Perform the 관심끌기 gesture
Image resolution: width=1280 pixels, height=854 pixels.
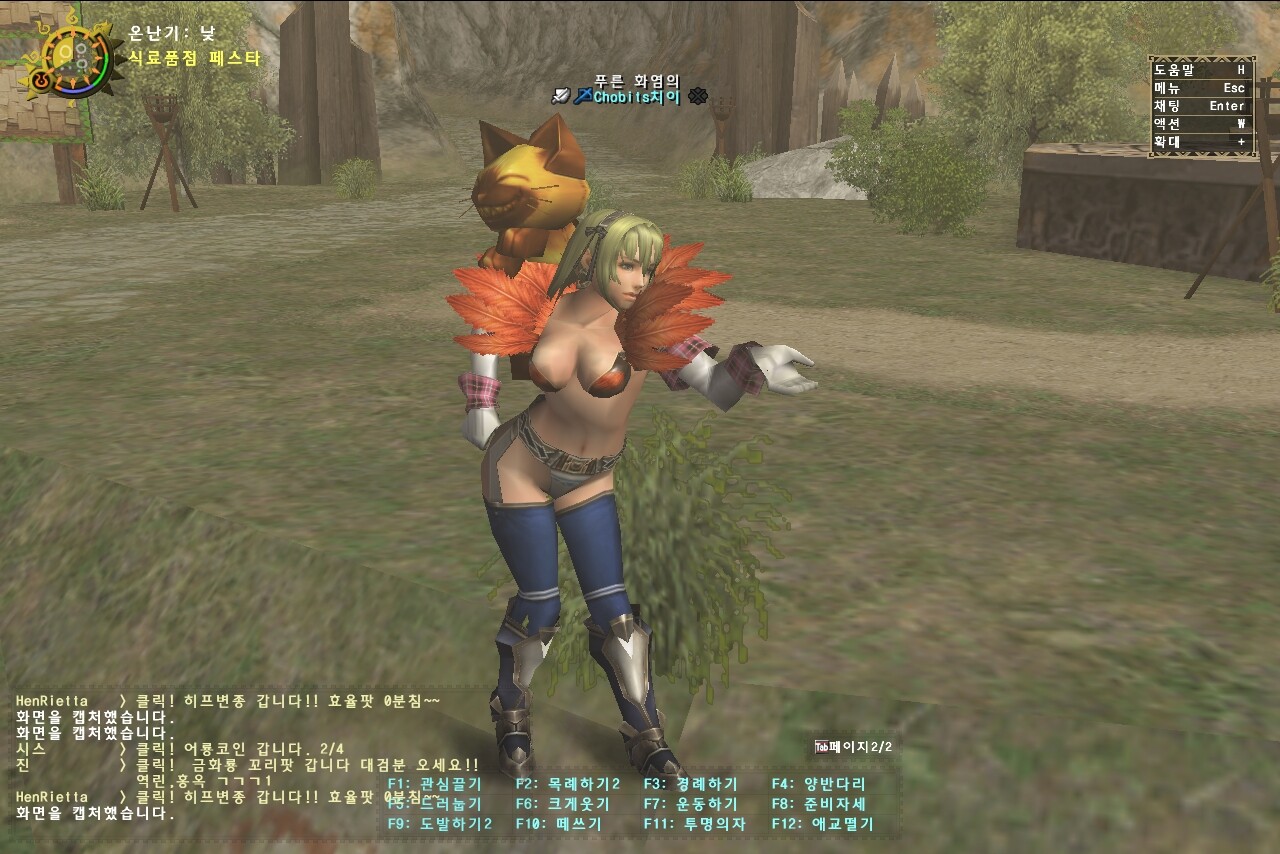(435, 784)
